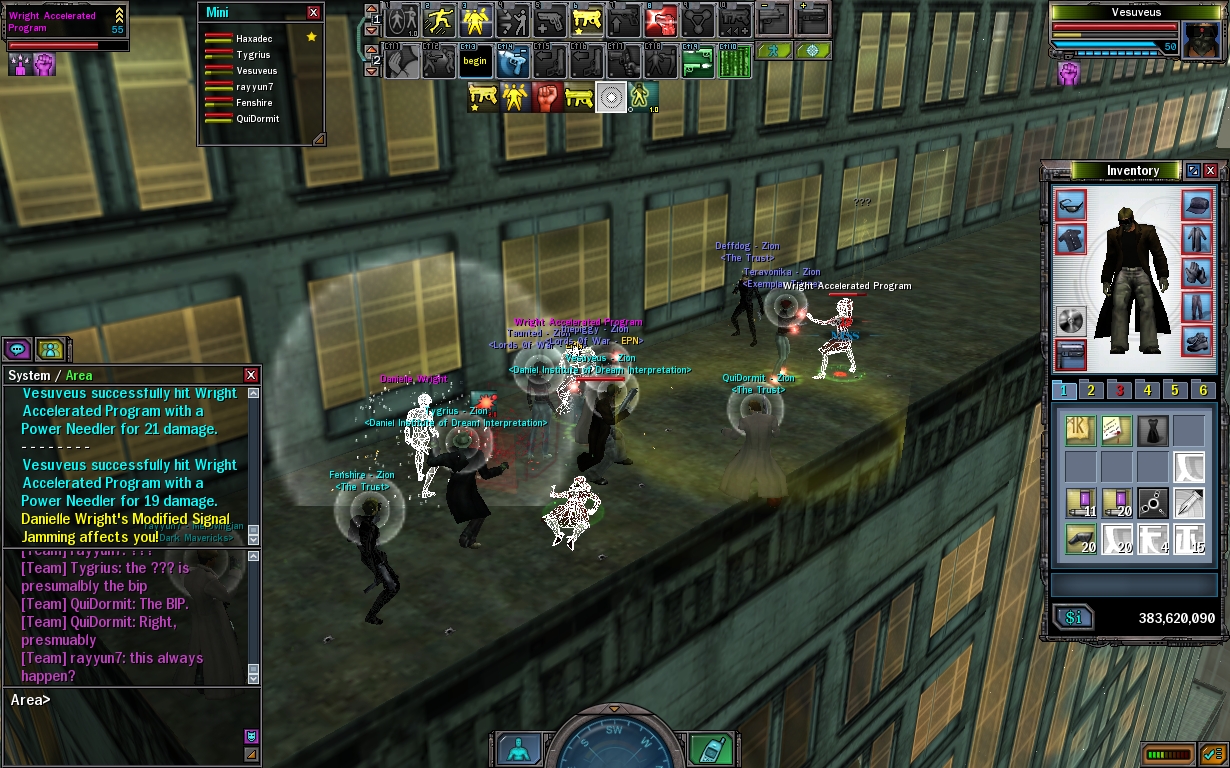The width and height of the screenshot is (1230, 768).
Task: Select QuiDormit in the team list
Action: click(257, 118)
